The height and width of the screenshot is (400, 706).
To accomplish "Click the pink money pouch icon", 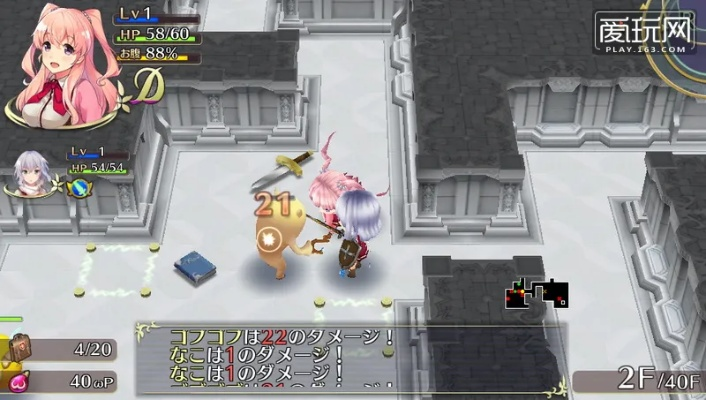I will (x=17, y=381).
